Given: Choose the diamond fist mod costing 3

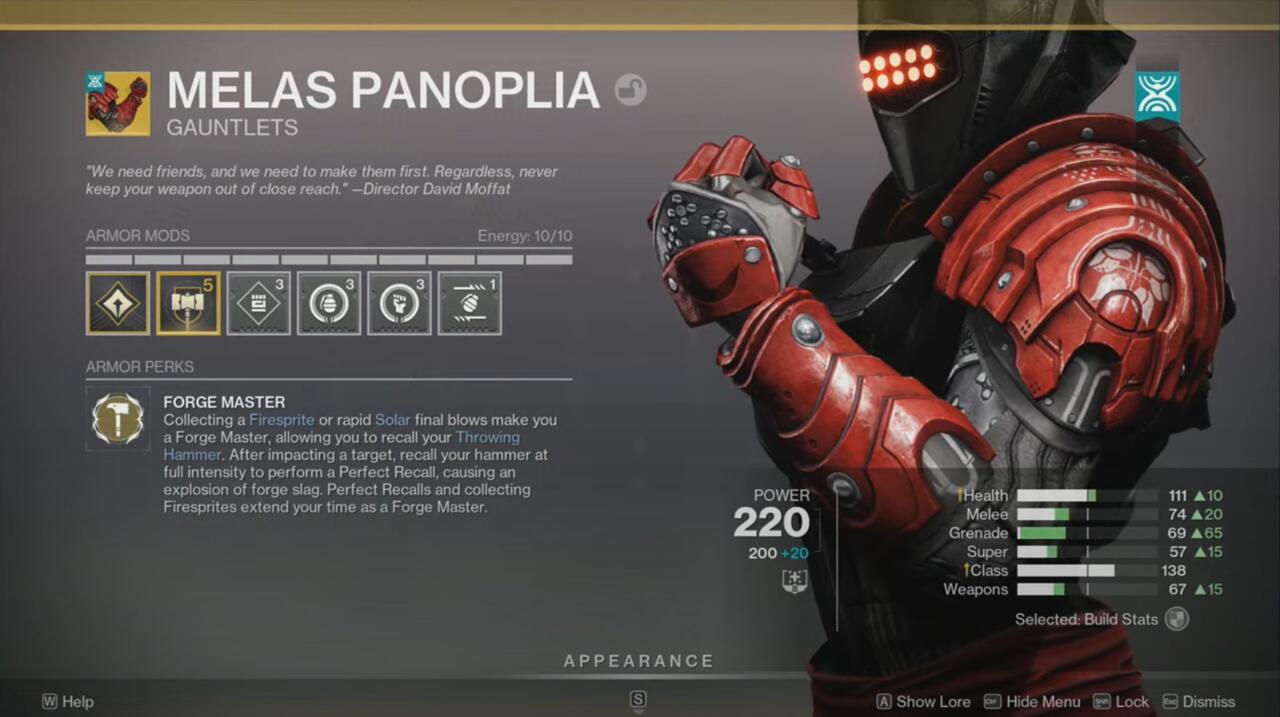Looking at the screenshot, I should coord(258,303).
